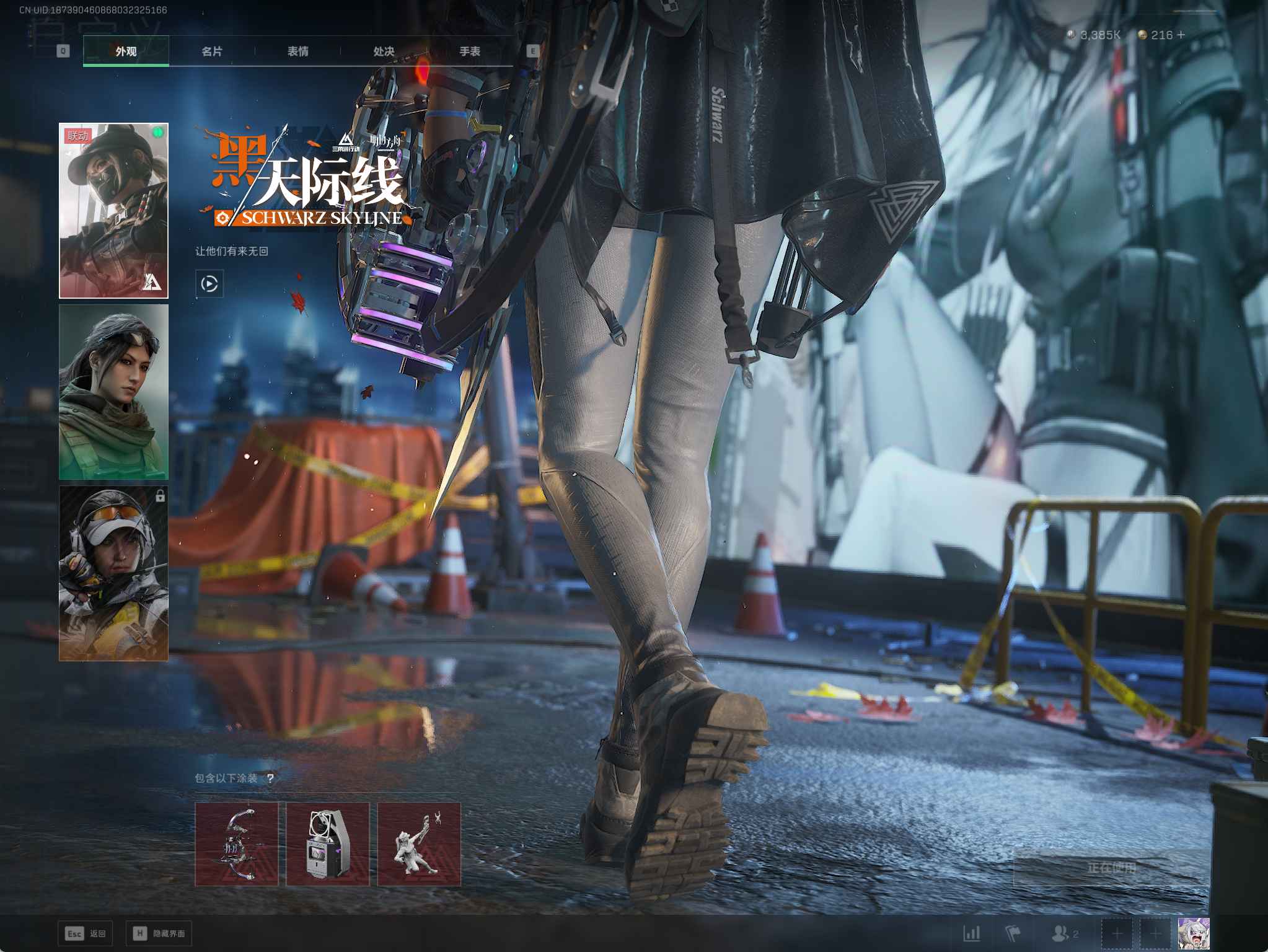Go to the 手表 watch tab
The height and width of the screenshot is (952, 1268).
point(470,51)
